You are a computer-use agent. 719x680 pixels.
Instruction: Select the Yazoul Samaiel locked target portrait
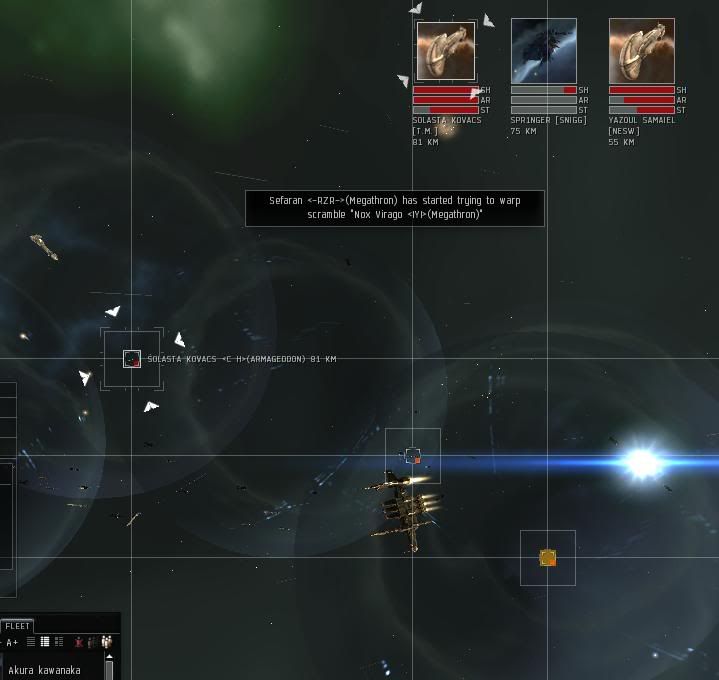[641, 51]
